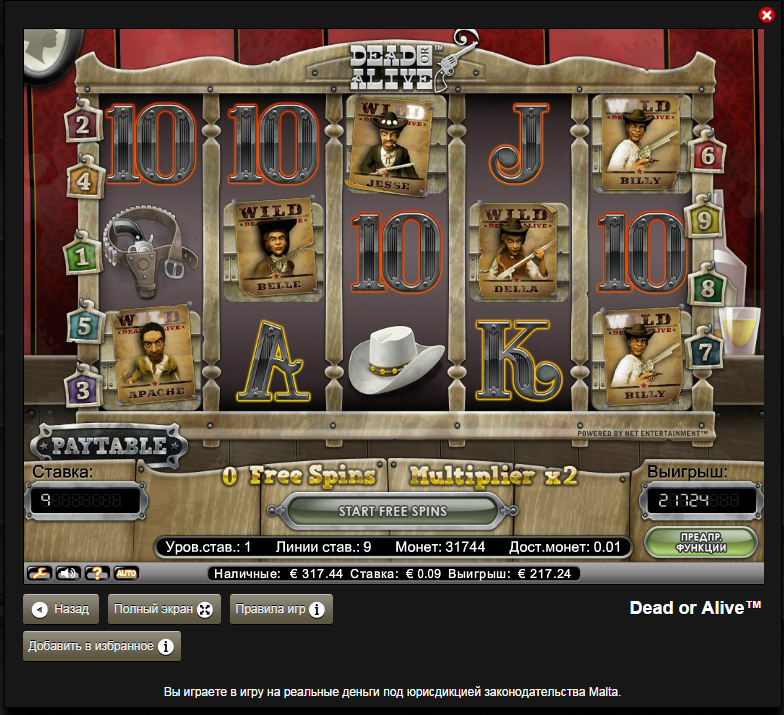Switch to full screen via Полный экран

tap(164, 609)
